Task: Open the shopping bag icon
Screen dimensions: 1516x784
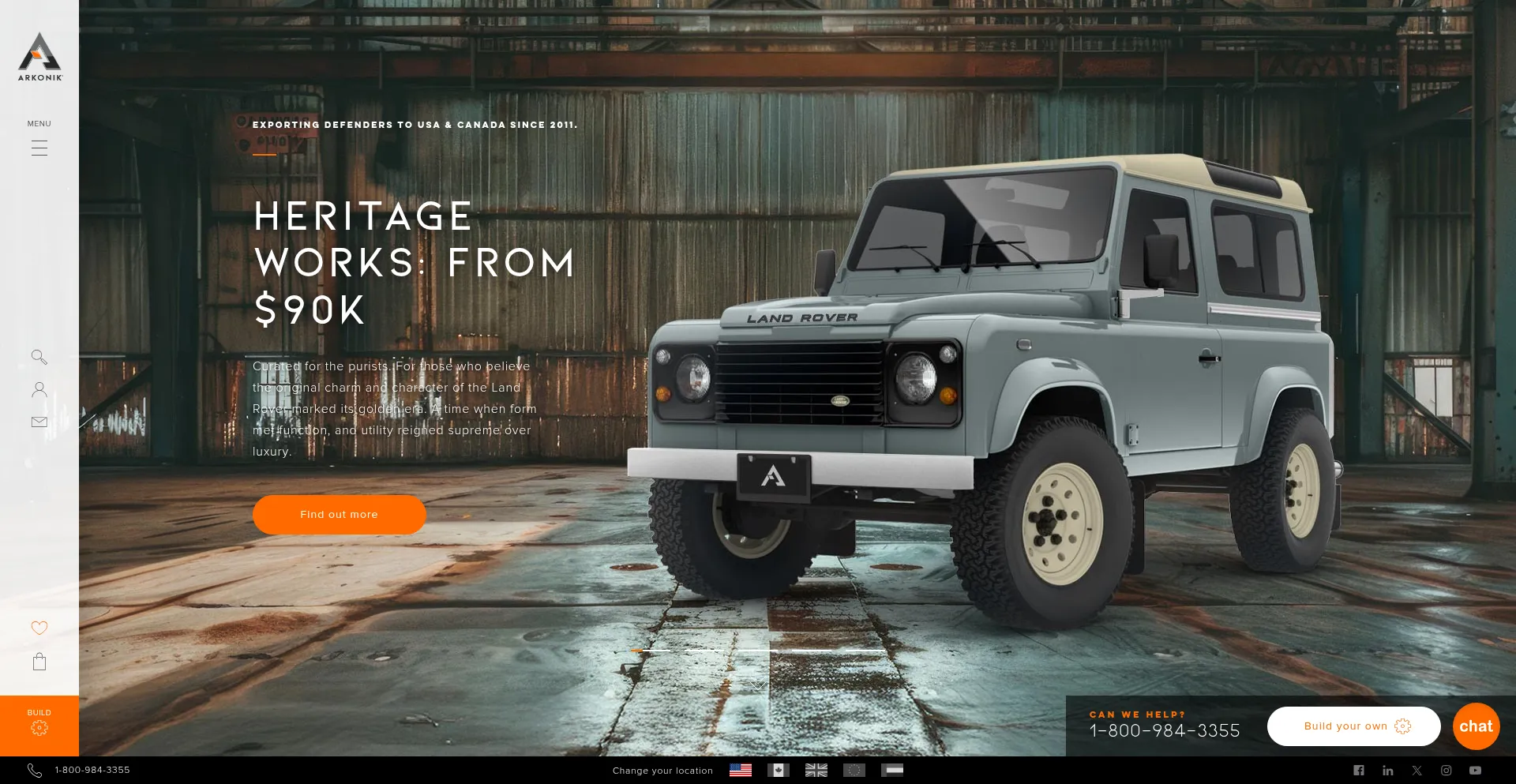Action: [39, 662]
